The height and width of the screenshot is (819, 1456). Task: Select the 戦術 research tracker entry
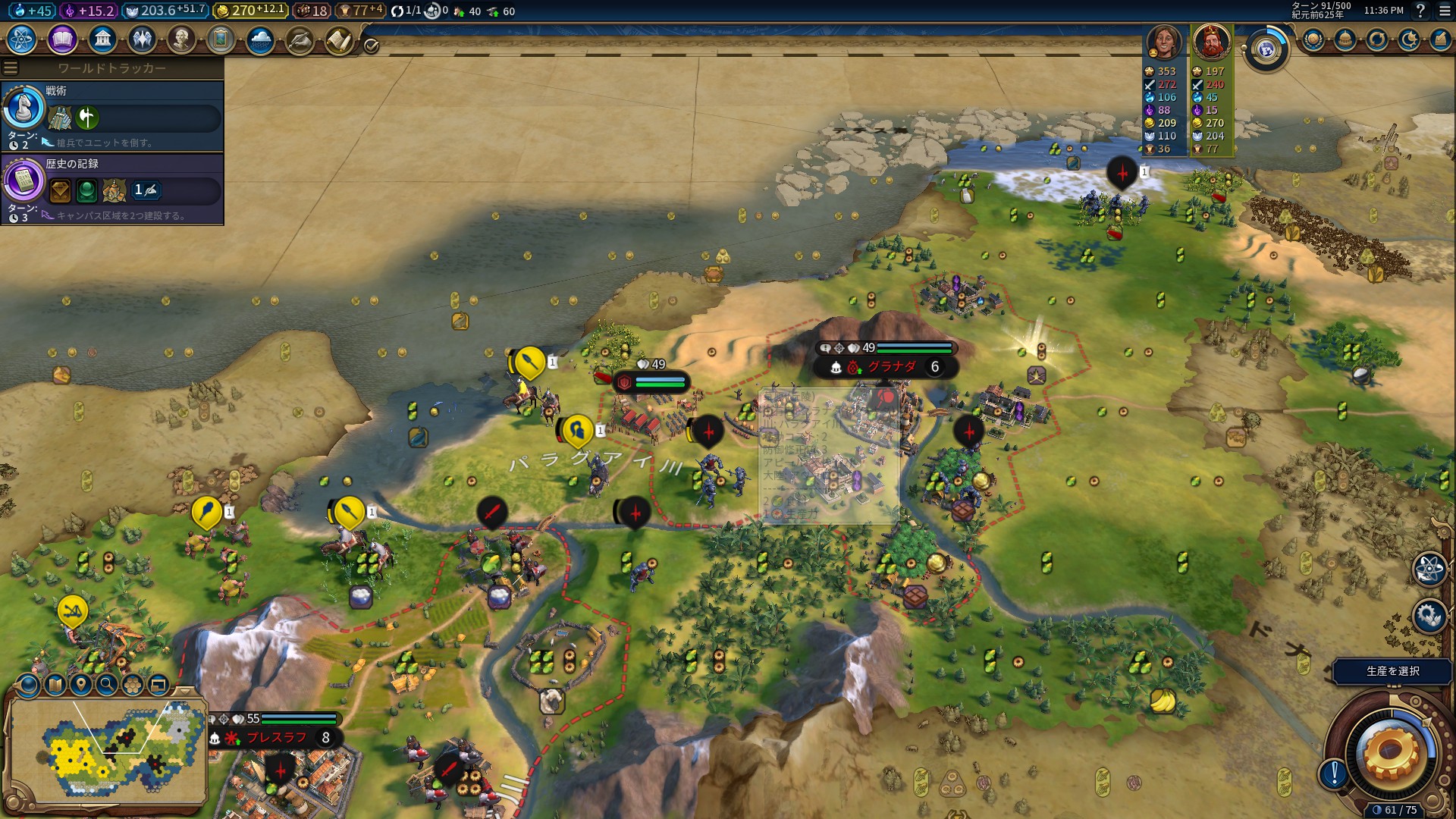112,115
